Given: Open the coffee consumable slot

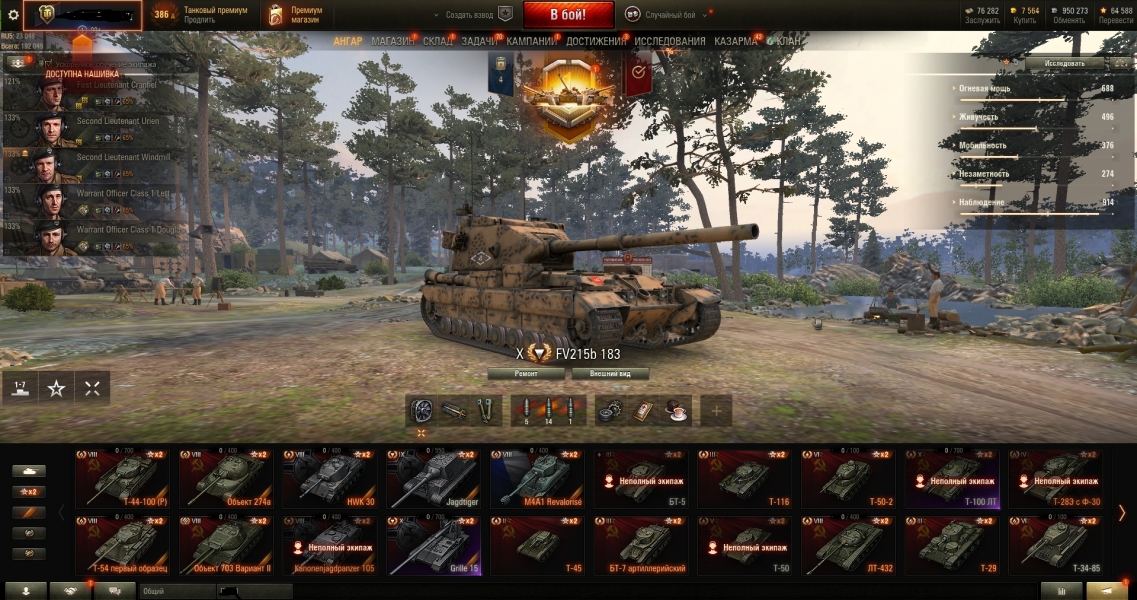Looking at the screenshot, I should [x=677, y=409].
